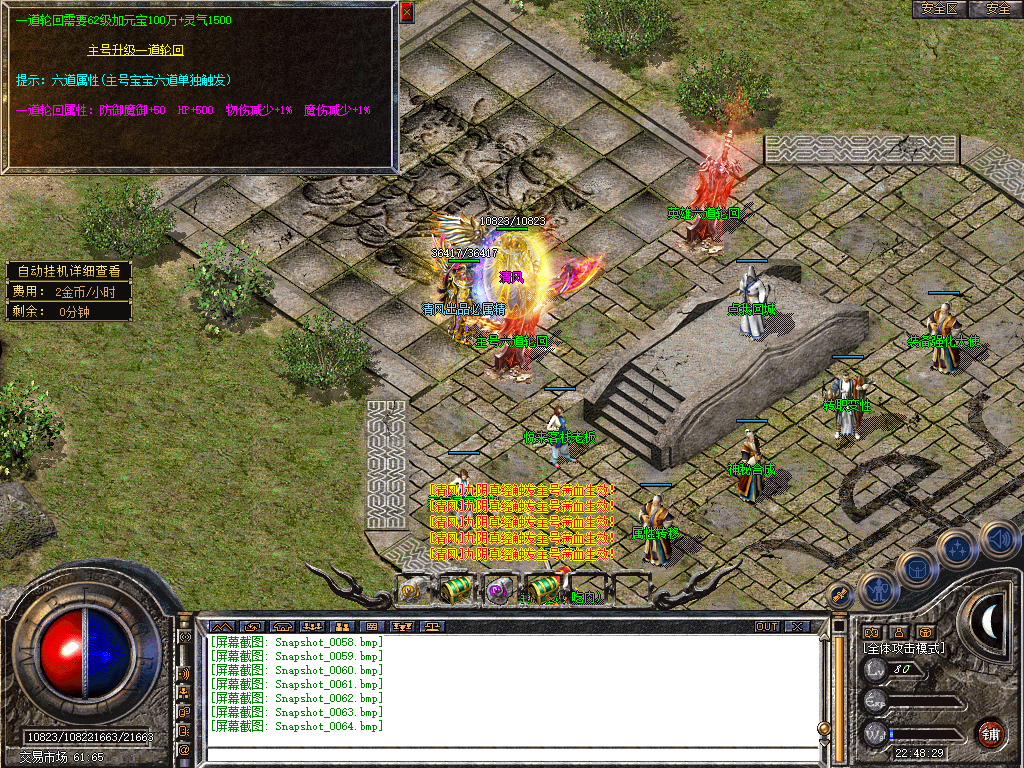Click the mountain icon chat toolbar button
The image size is (1024, 768).
pos(221,626)
